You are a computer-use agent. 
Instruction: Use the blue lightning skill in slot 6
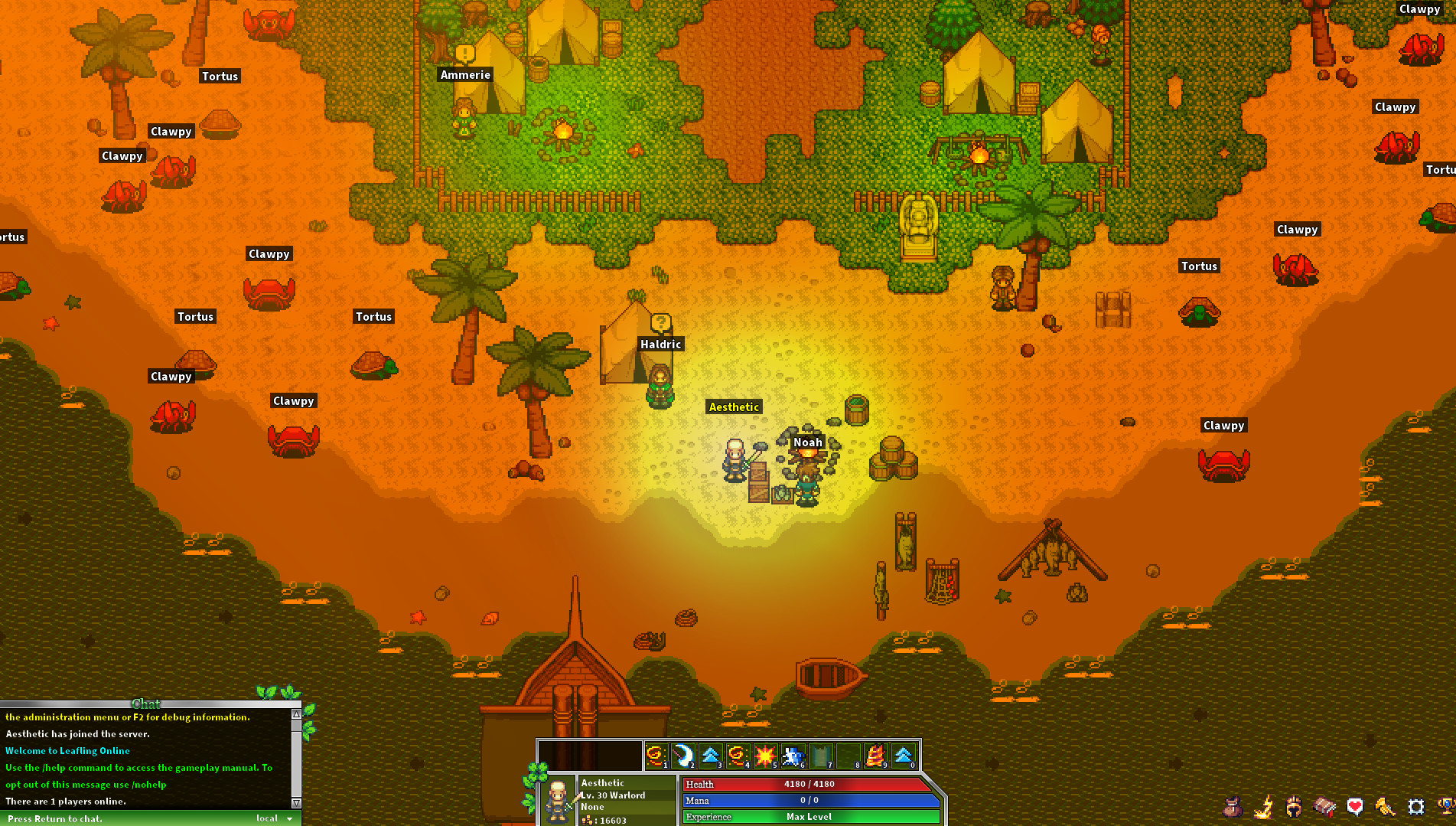(x=793, y=755)
